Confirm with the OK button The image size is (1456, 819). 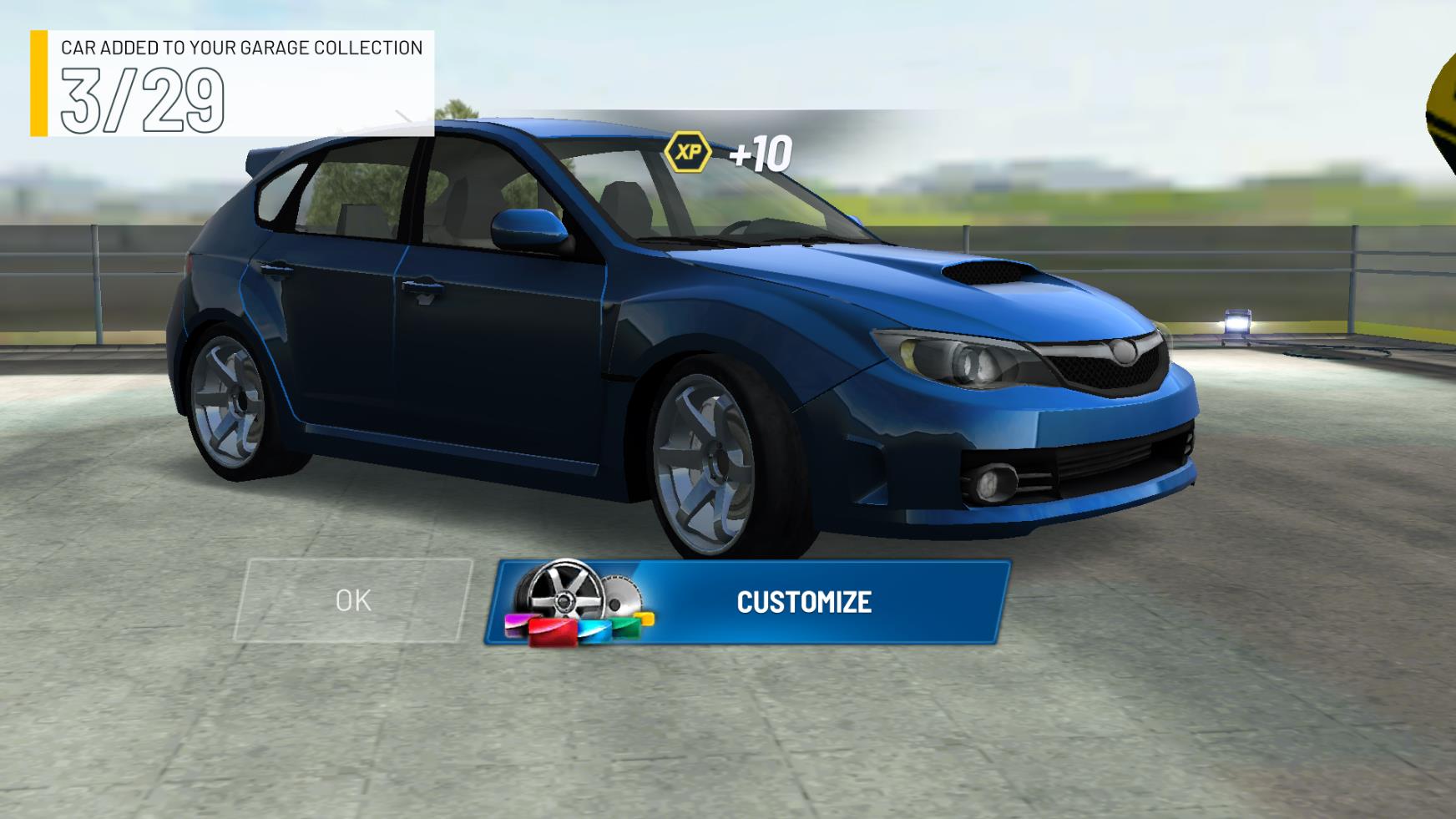tap(353, 600)
